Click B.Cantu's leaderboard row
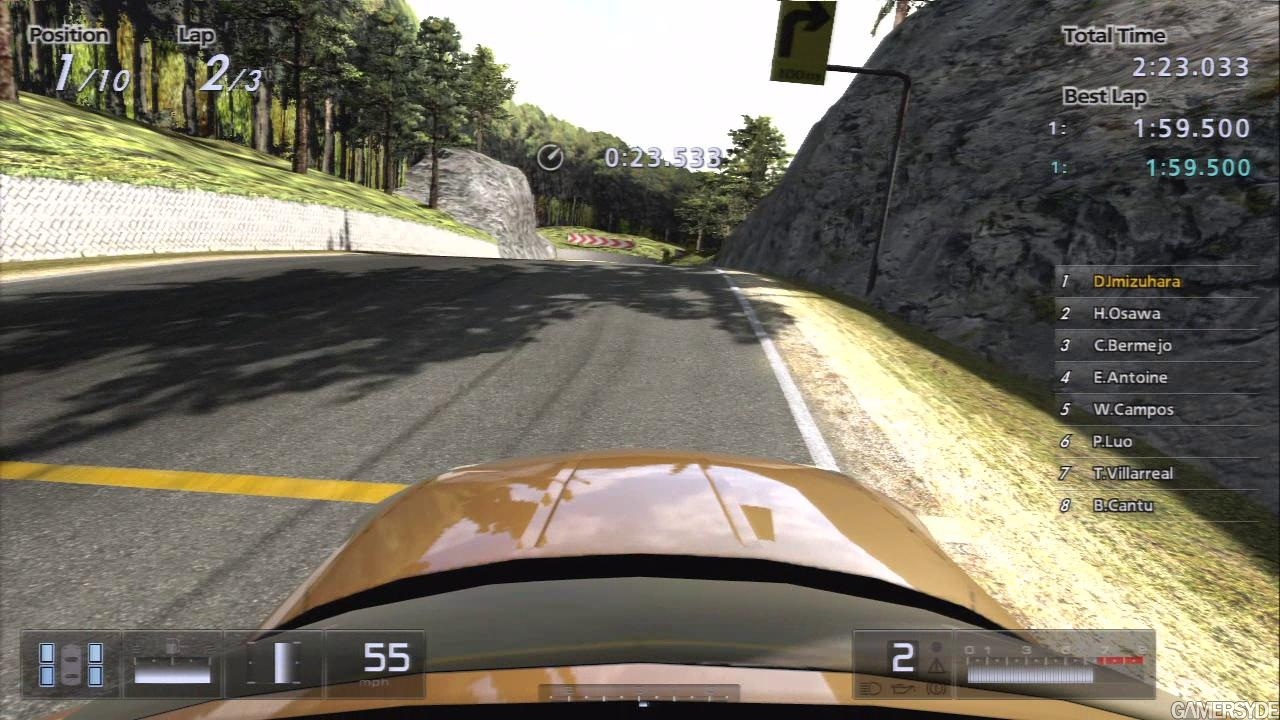Screen dimensions: 1280x720 pyautogui.click(x=1123, y=505)
